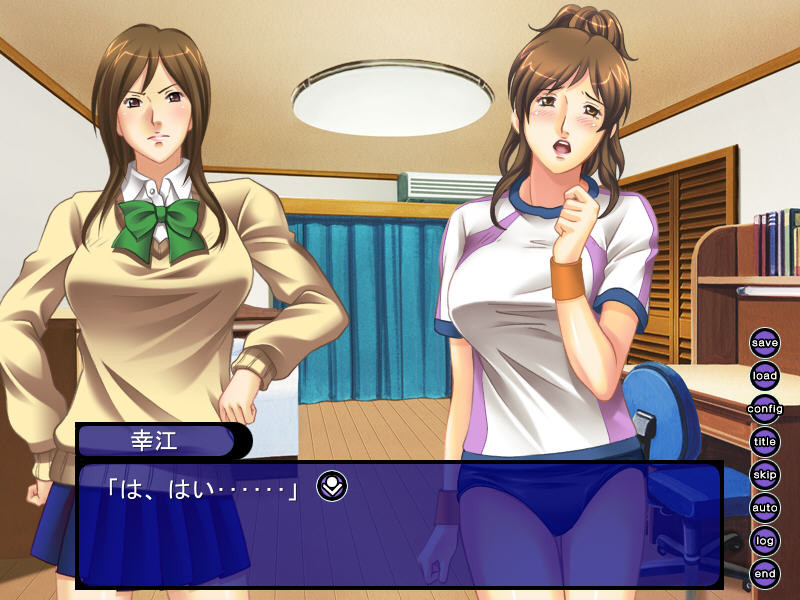
Task: Open the config settings
Action: [x=765, y=408]
